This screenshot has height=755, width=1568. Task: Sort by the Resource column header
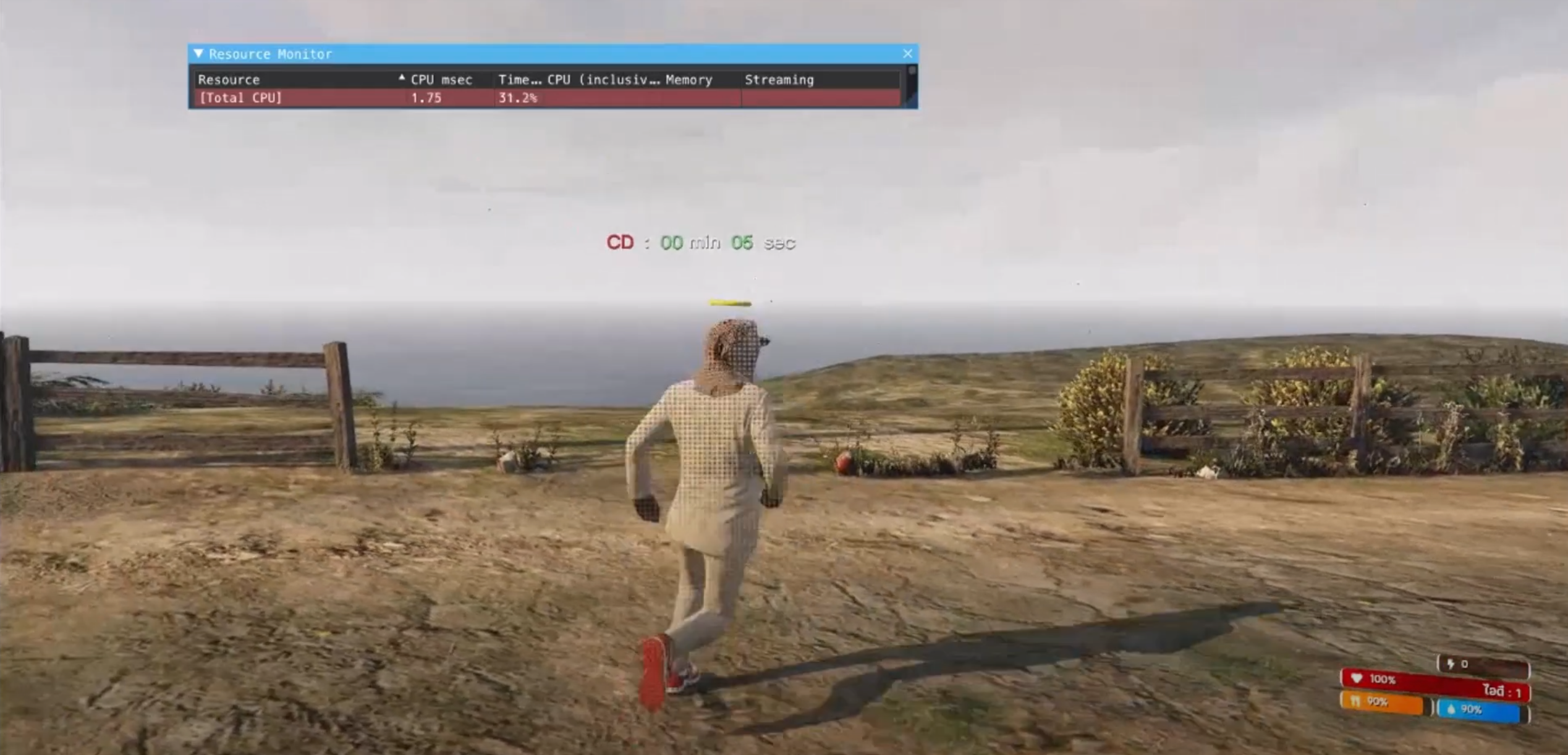point(229,80)
